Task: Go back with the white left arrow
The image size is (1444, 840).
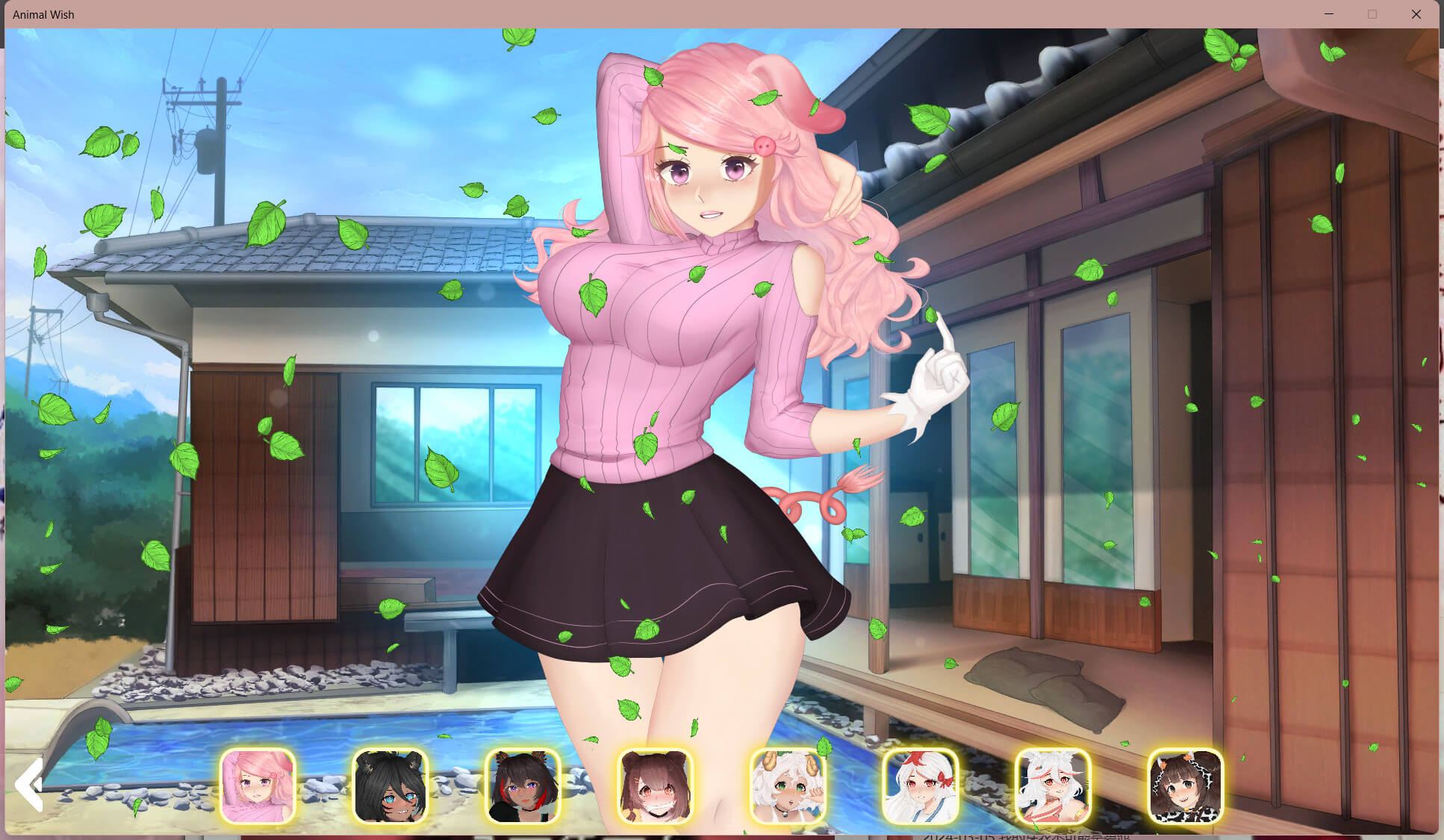Action: pyautogui.click(x=29, y=785)
